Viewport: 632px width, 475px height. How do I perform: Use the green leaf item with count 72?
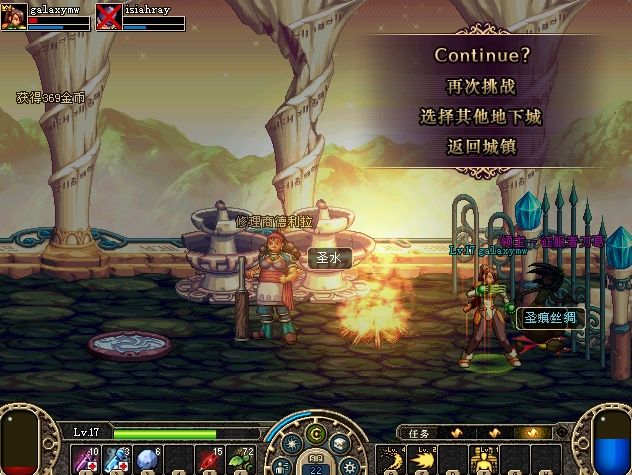click(x=242, y=459)
